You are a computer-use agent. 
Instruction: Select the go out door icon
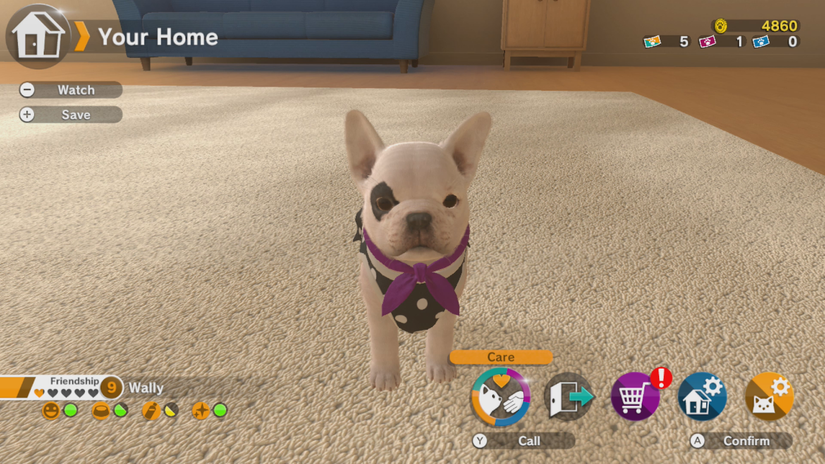point(568,397)
